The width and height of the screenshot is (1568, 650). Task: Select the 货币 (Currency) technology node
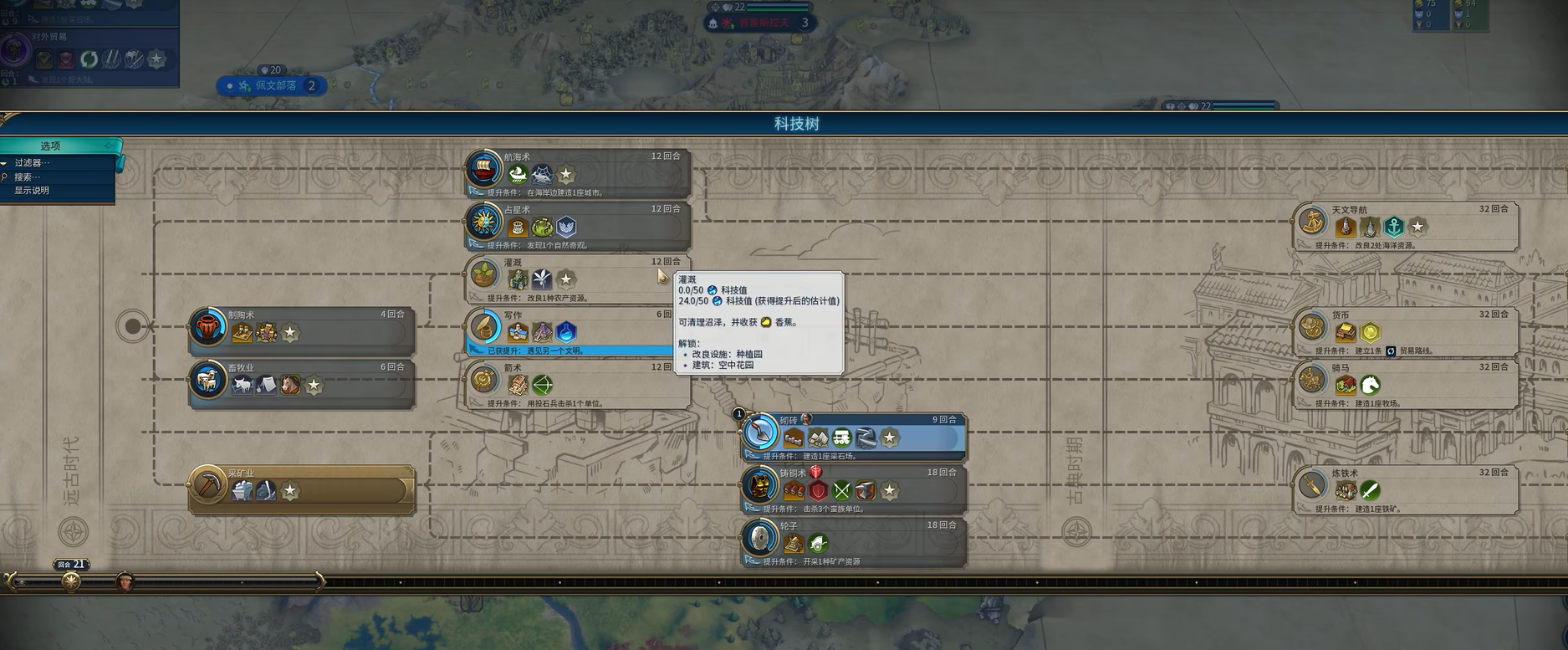pos(1405,331)
